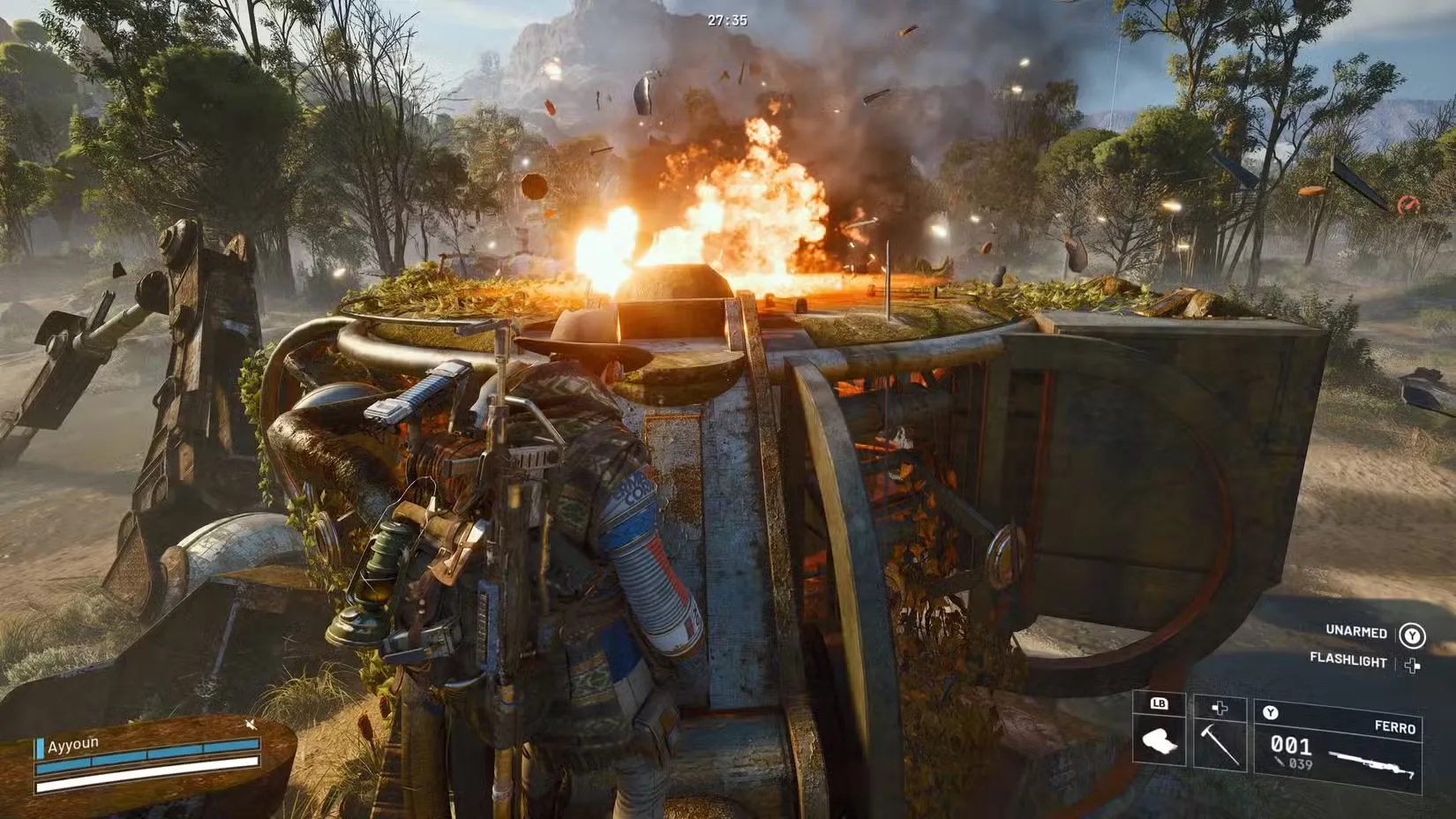1456x819 pixels.
Task: Click the Y button icon on the Ferro weapon slot
Action: [1272, 713]
